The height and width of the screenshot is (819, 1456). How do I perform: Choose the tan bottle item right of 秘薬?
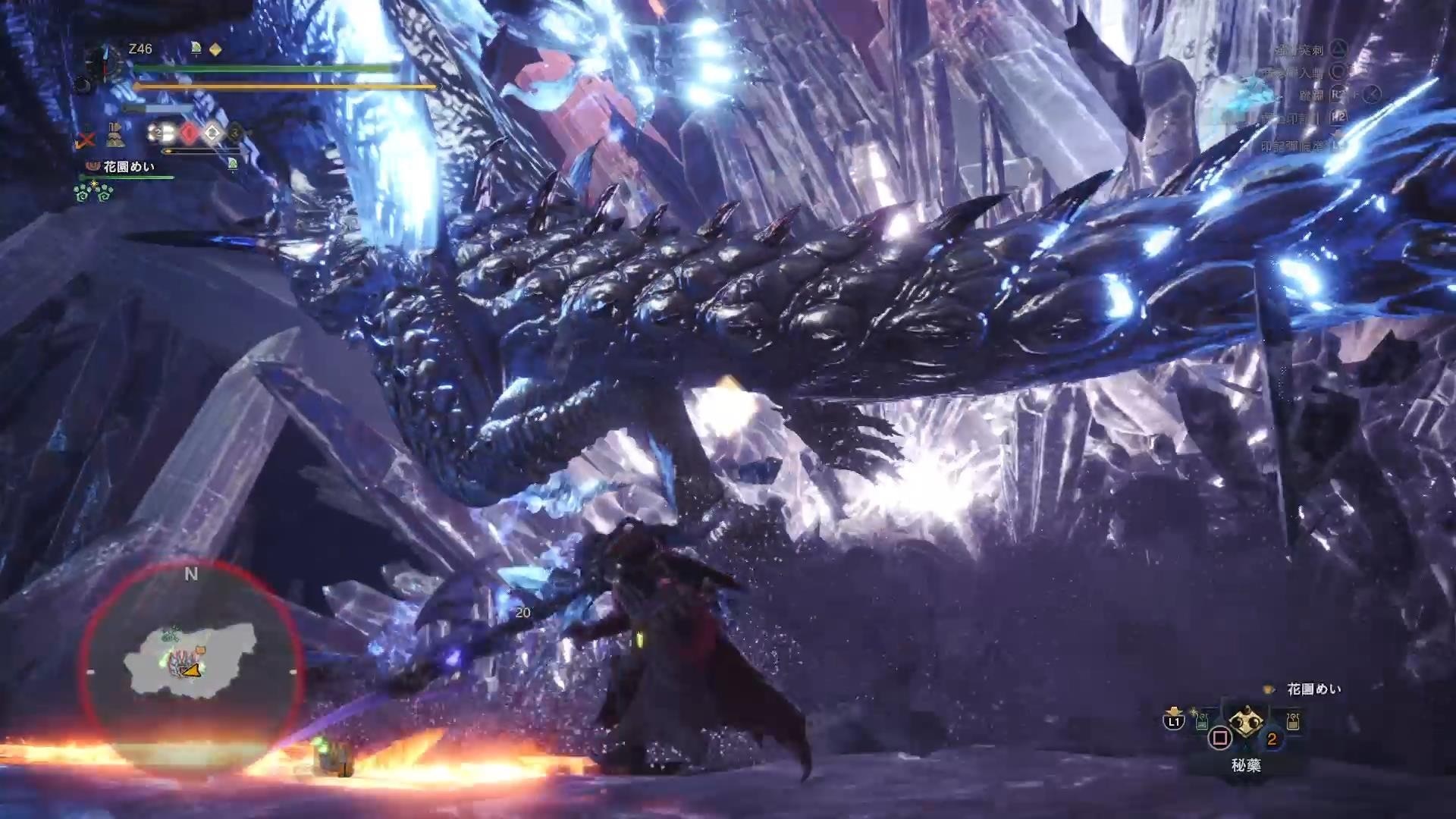1292,720
